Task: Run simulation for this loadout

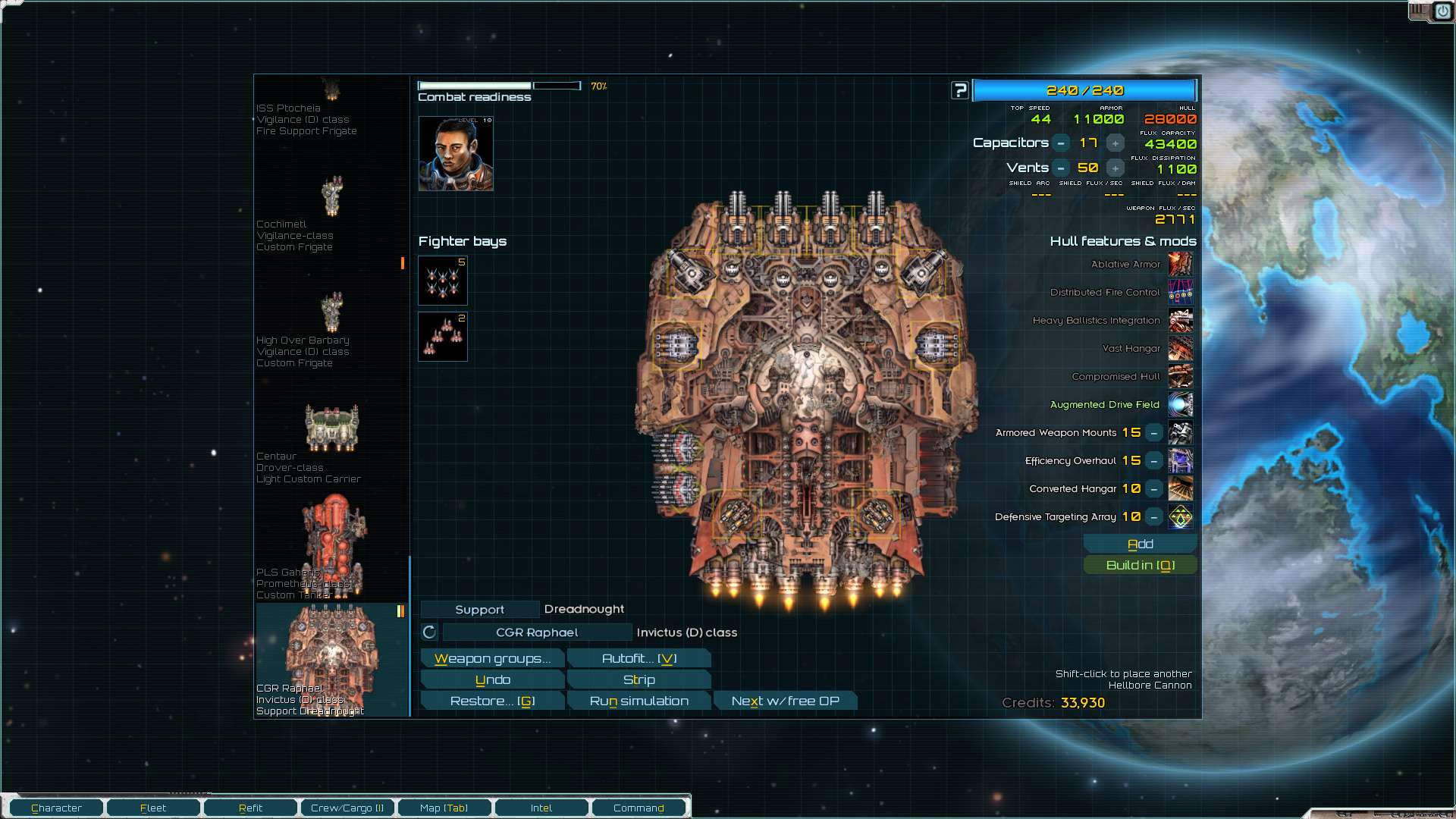Action: (x=639, y=701)
